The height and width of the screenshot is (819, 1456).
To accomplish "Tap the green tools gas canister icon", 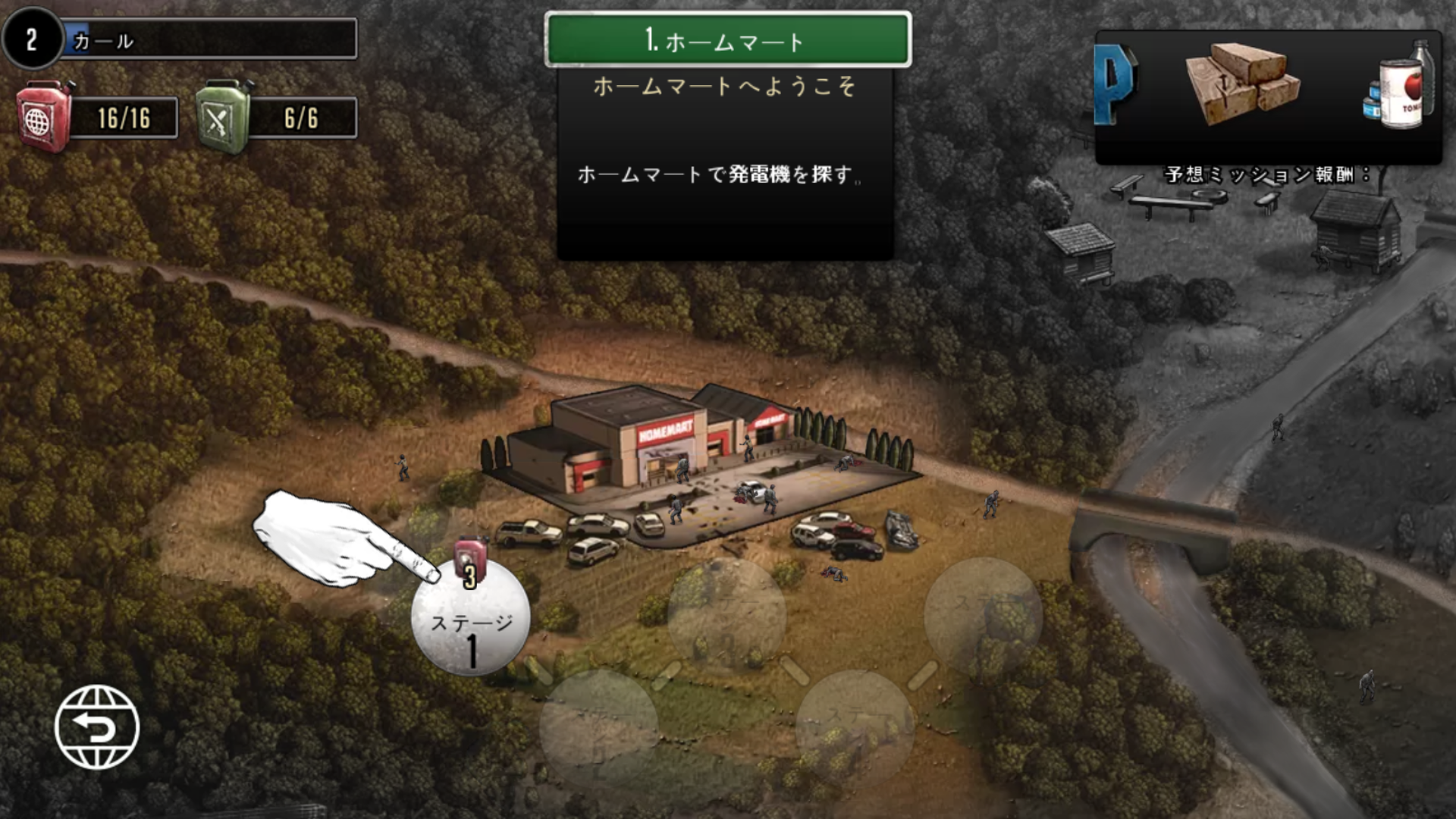I will pos(223,117).
